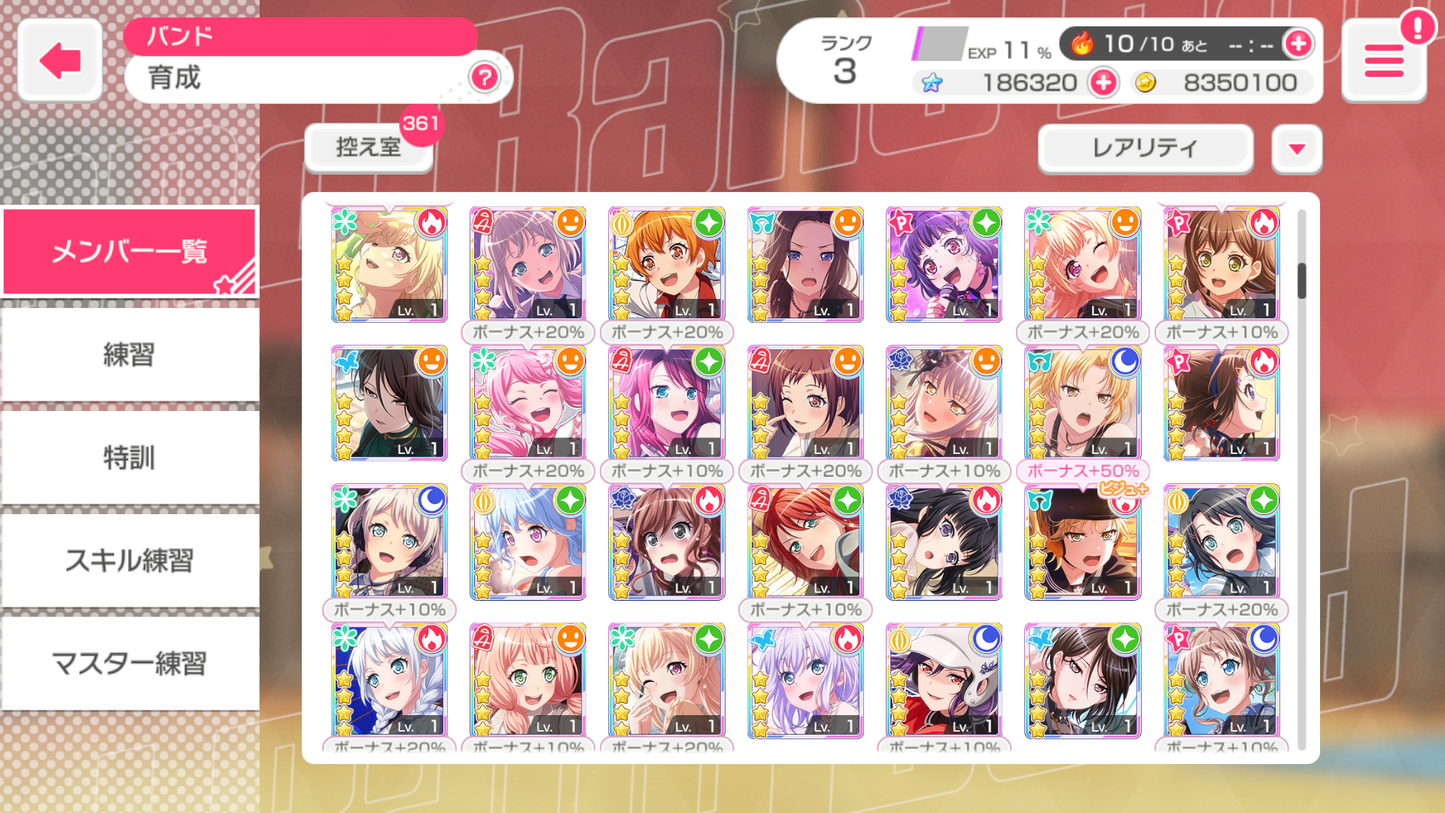
Task: Tap the blue star currency icon
Action: pos(932,82)
